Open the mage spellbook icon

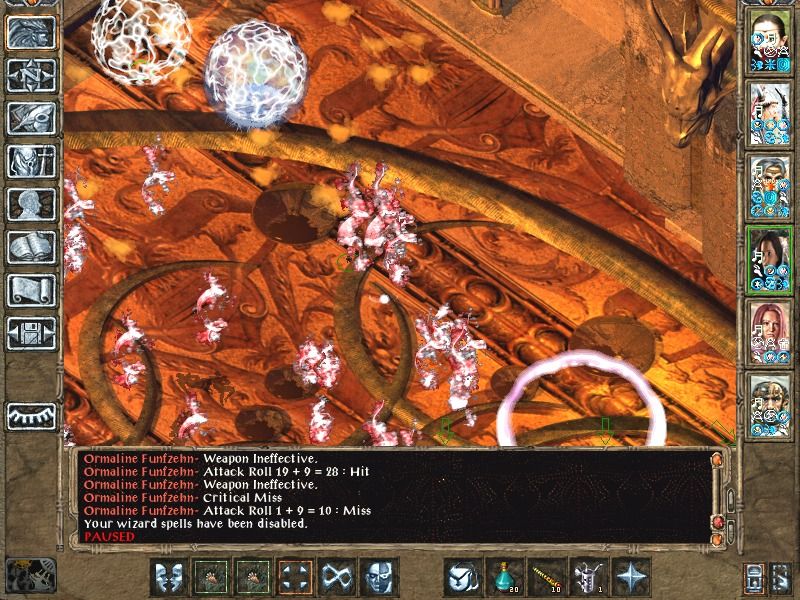(x=30, y=247)
